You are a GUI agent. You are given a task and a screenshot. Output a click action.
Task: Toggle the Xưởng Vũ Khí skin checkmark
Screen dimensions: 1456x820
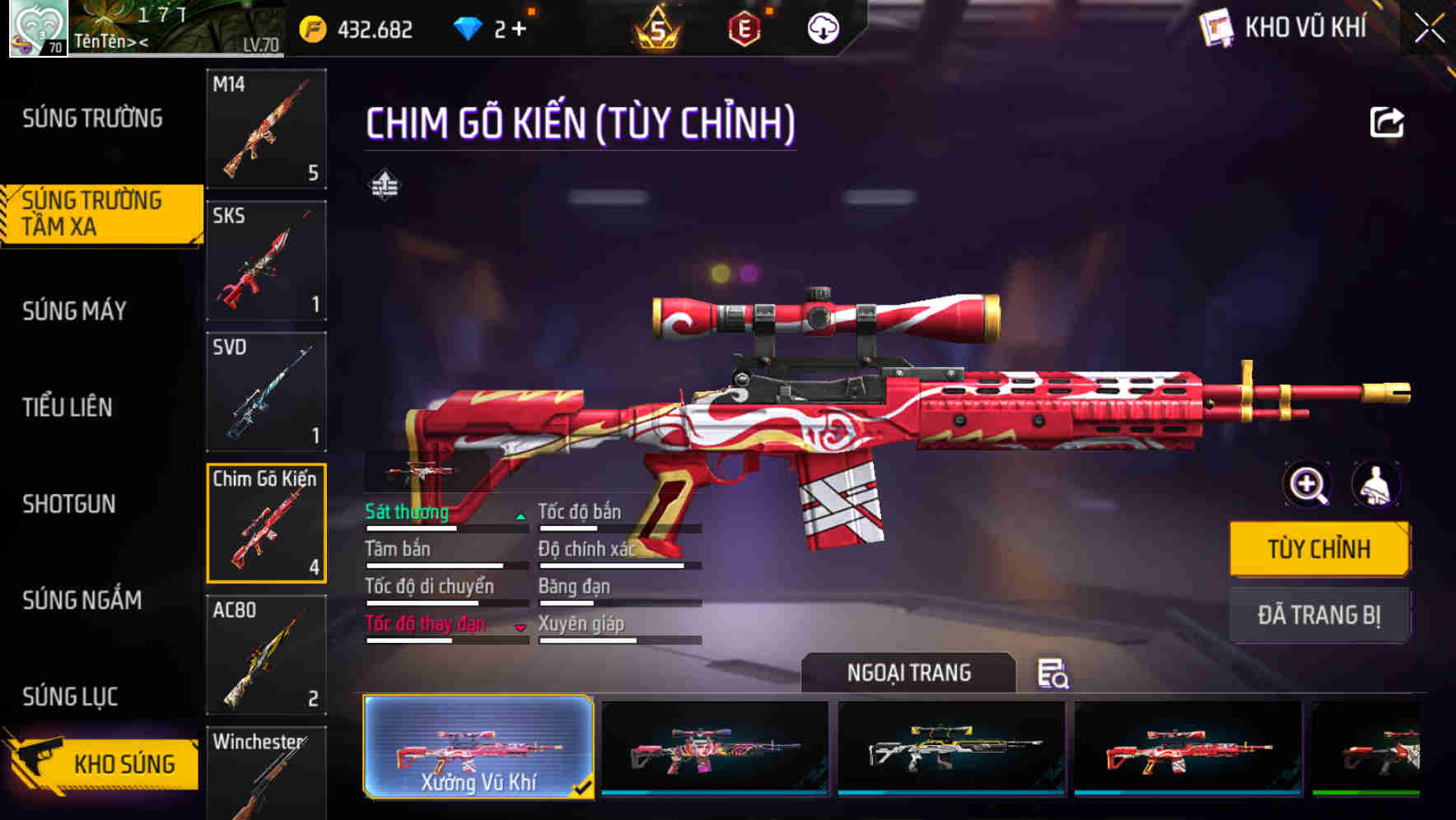[586, 788]
